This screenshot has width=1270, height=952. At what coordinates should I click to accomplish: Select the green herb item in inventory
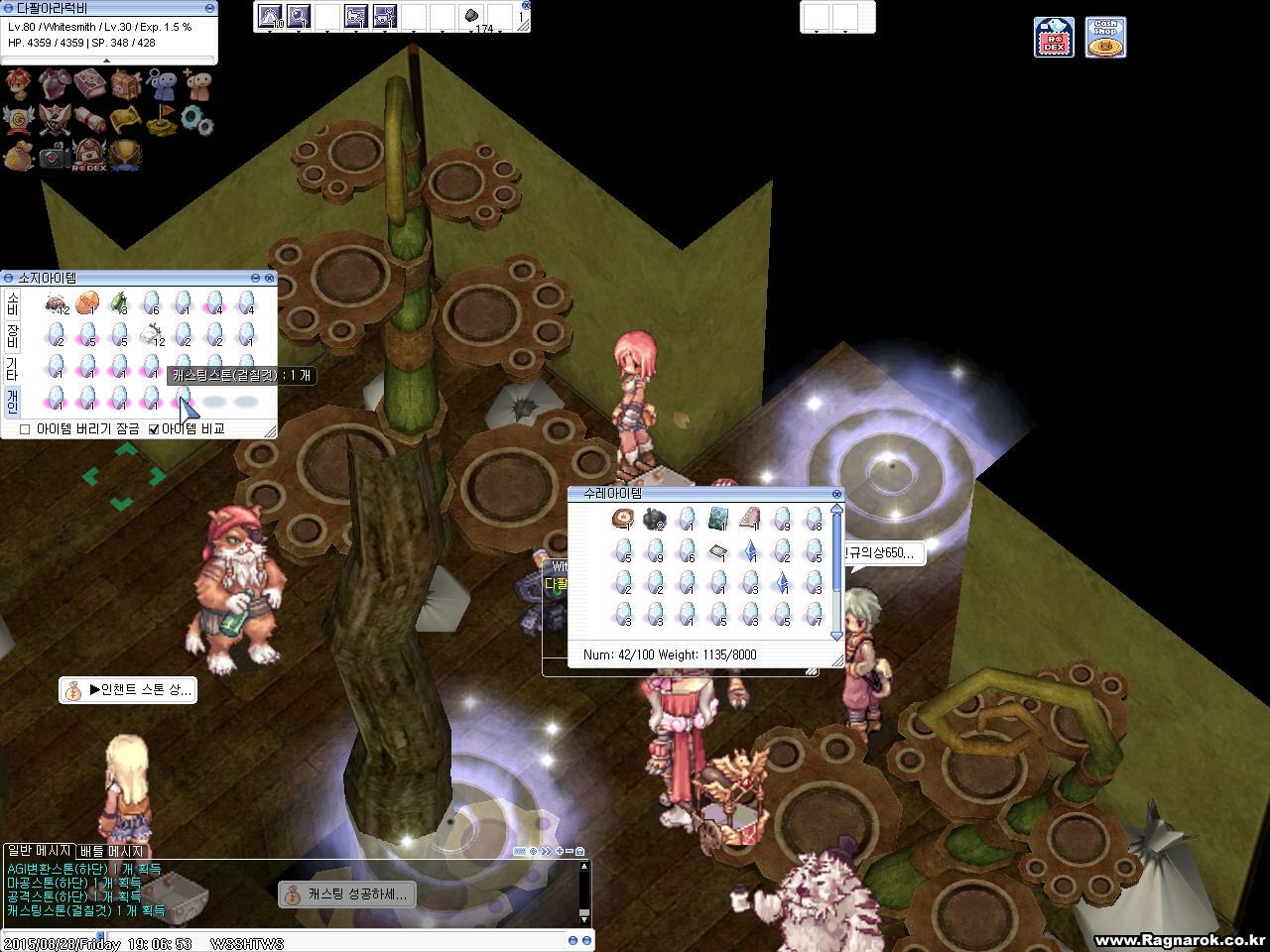(x=119, y=302)
